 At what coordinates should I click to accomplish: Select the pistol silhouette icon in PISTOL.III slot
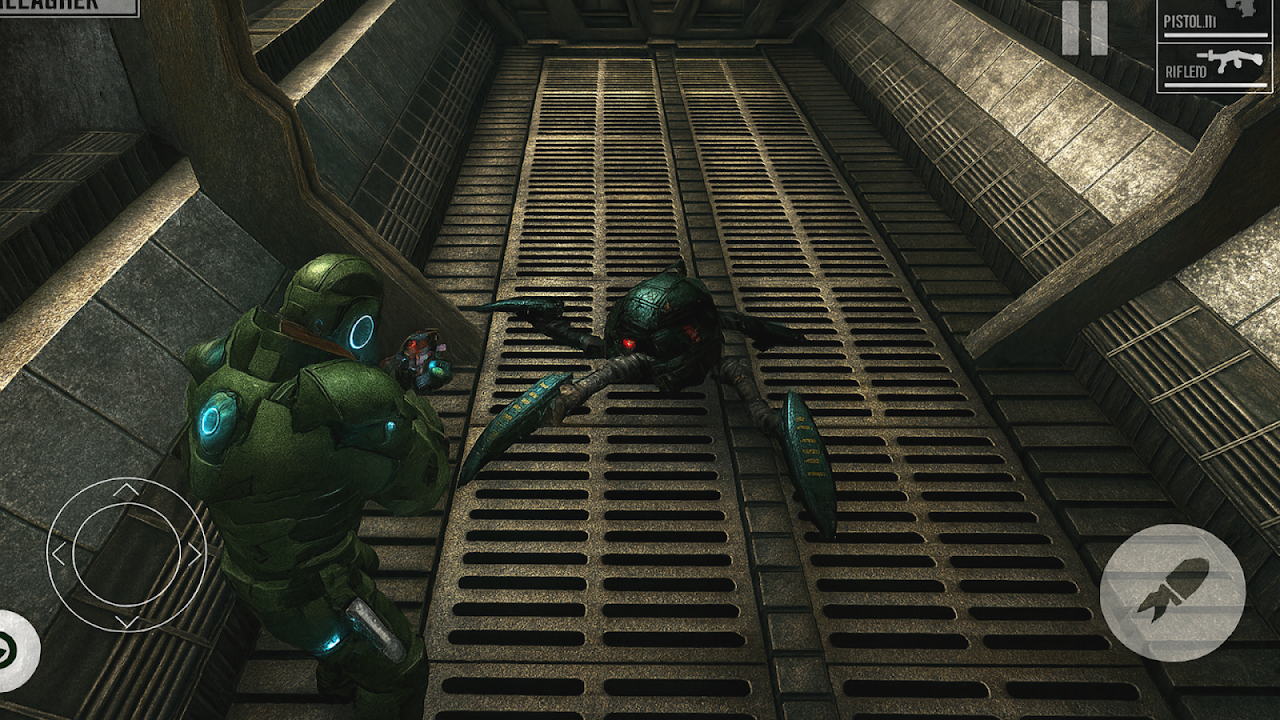(x=1240, y=8)
